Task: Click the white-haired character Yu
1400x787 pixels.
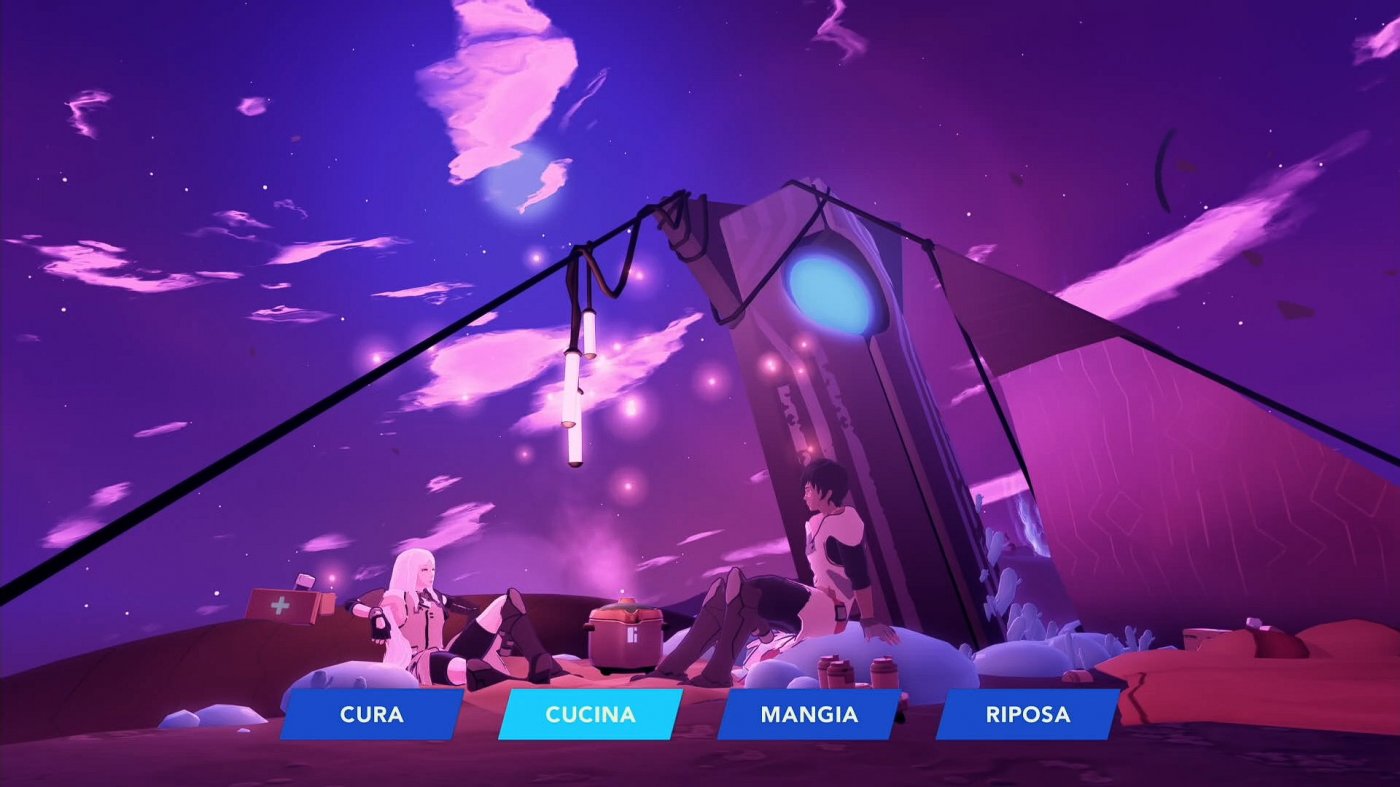Action: (x=425, y=610)
